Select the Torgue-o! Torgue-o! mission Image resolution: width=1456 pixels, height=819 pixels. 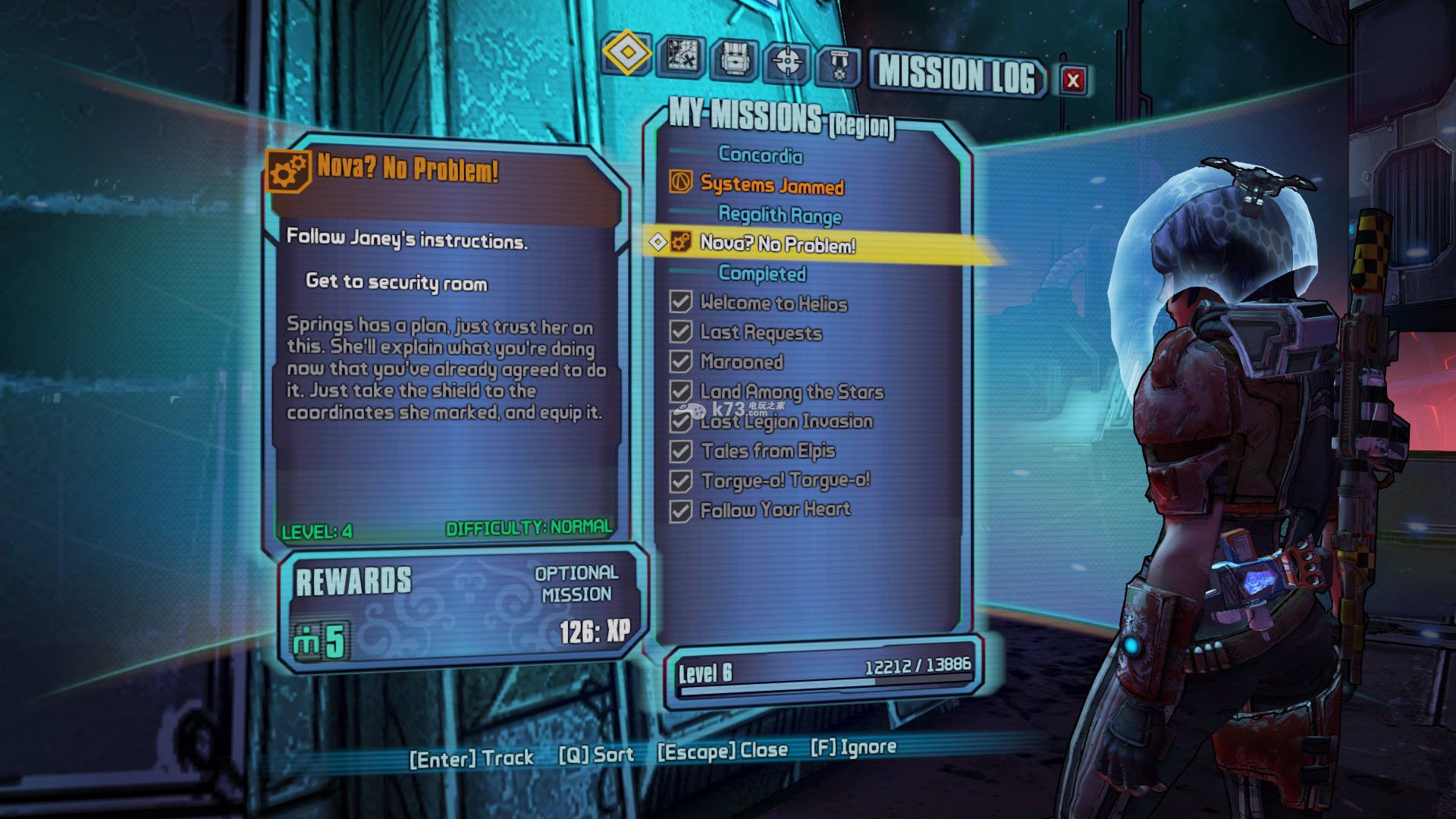click(785, 481)
